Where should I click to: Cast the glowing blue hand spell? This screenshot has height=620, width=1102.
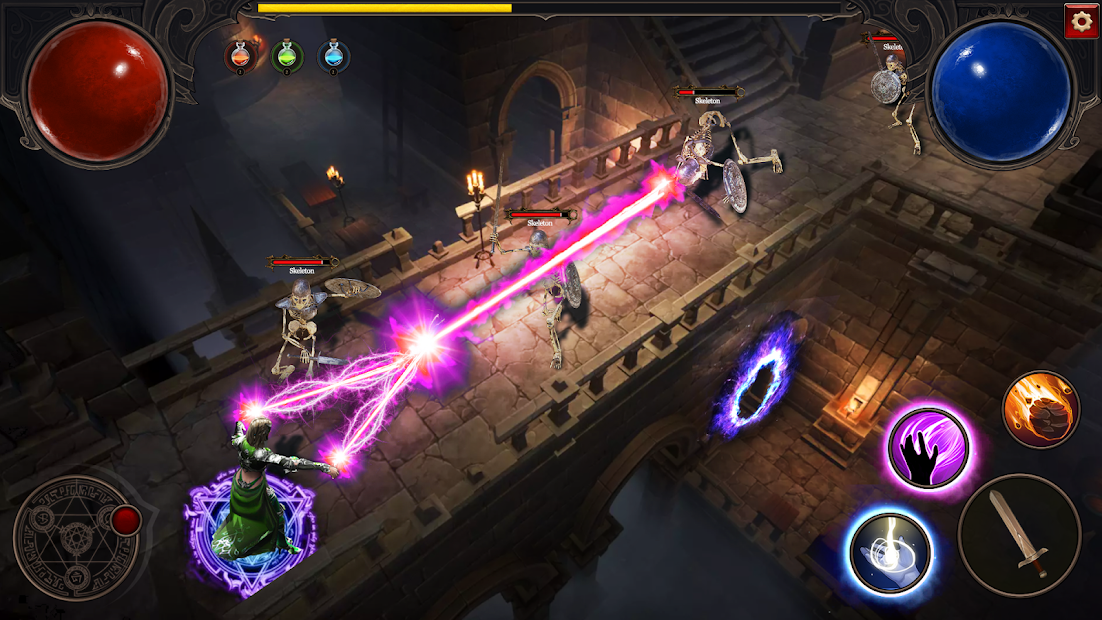pyautogui.click(x=889, y=552)
